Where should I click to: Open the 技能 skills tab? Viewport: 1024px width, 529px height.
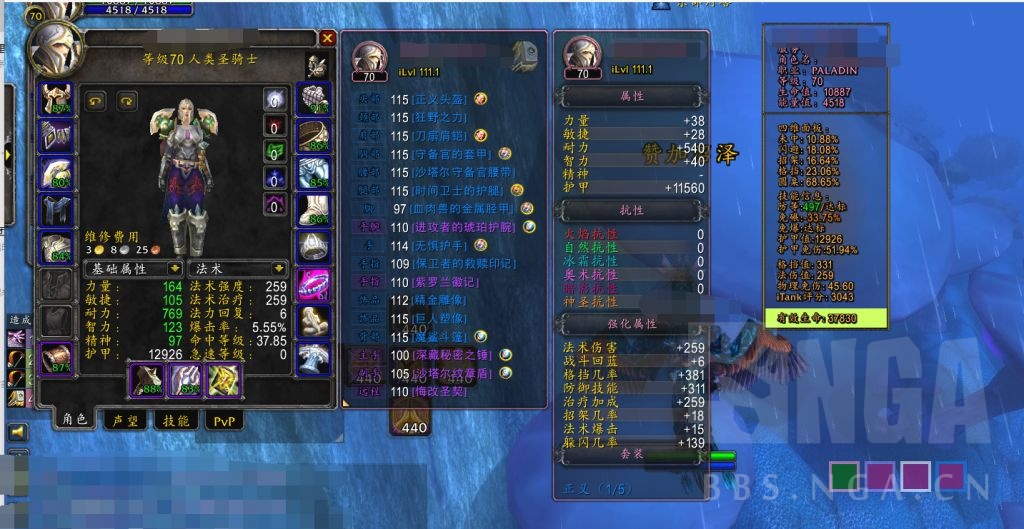(x=176, y=421)
